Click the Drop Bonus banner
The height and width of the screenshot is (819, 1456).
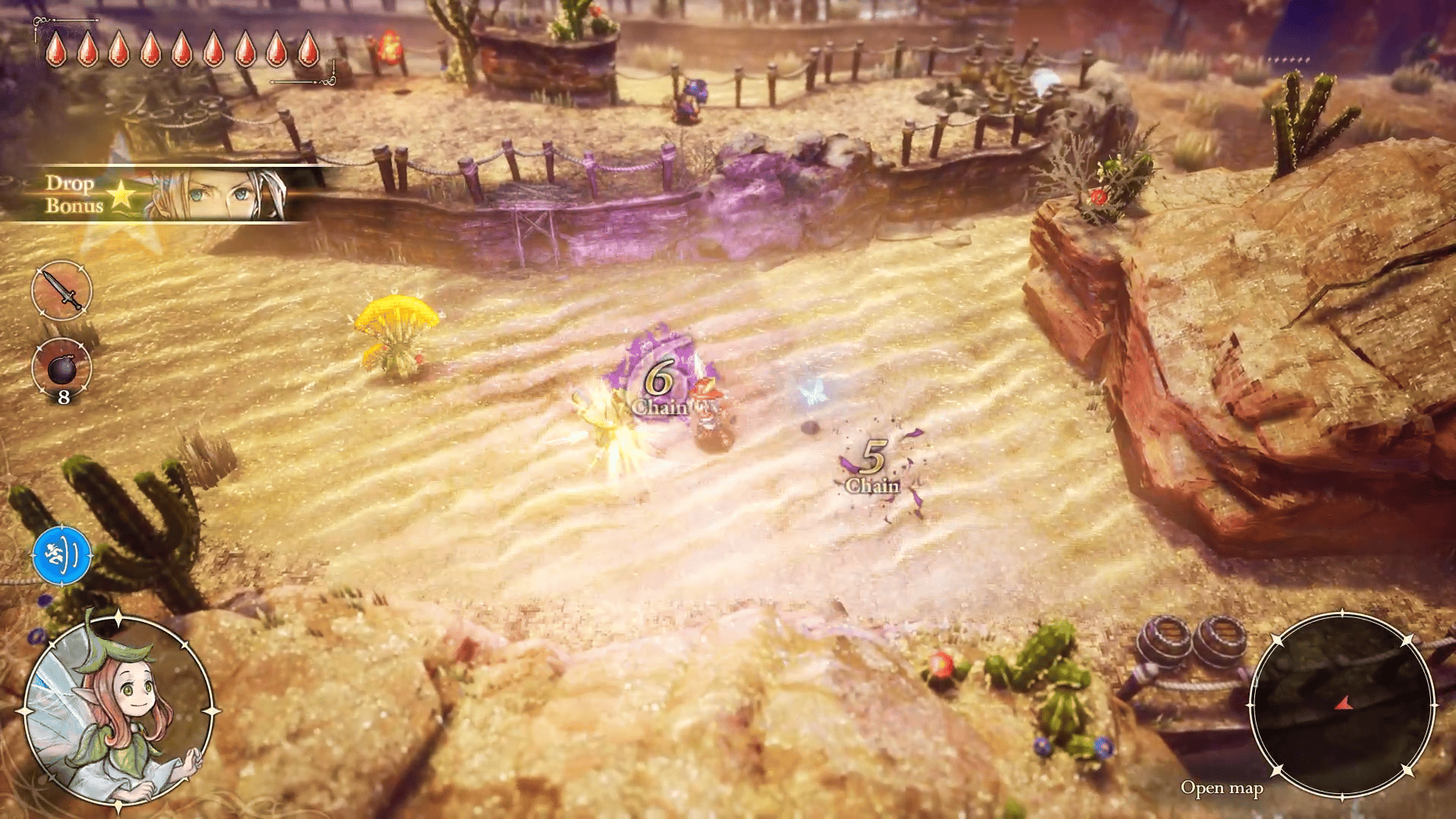point(152,194)
